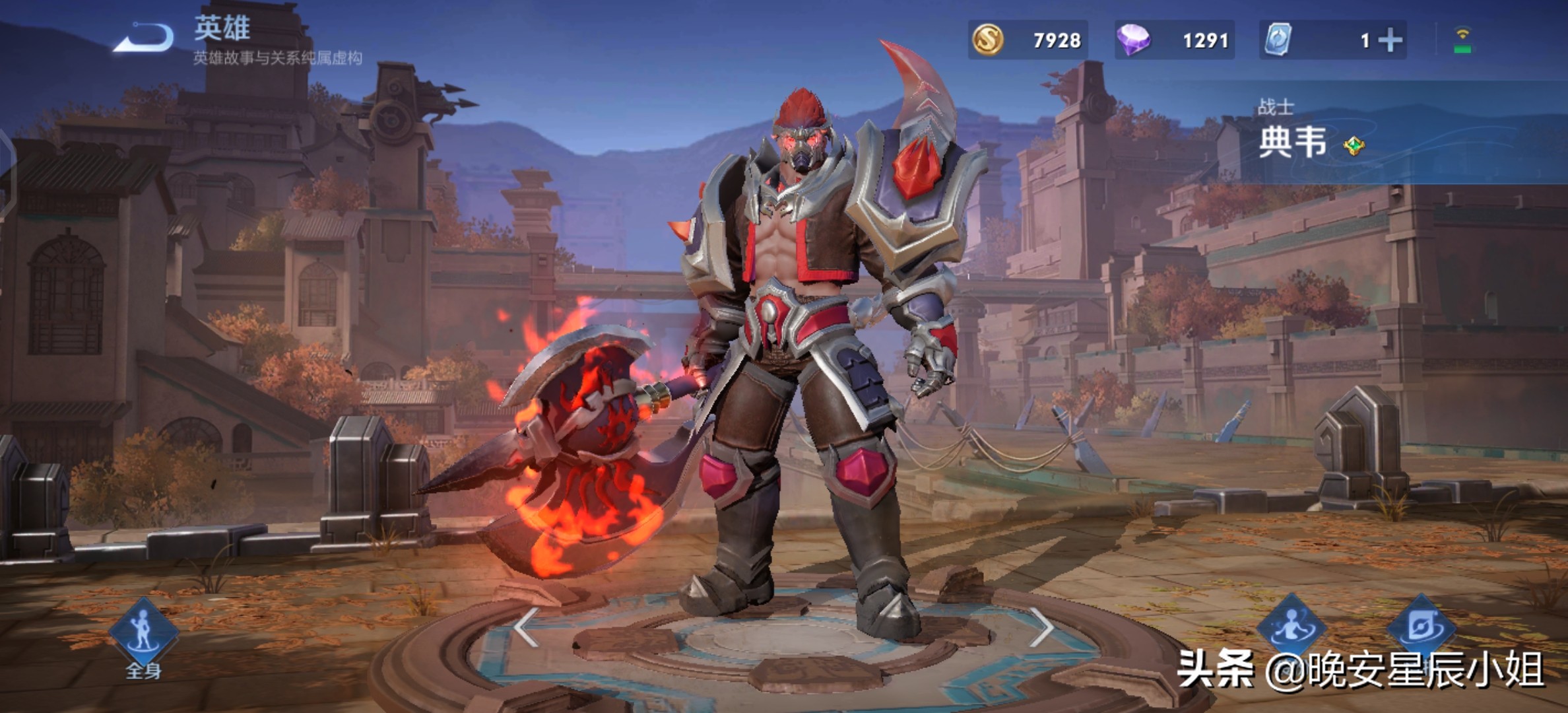Screen dimensions: 1568x713
Task: Open the gold coin balance
Action: tap(1027, 40)
